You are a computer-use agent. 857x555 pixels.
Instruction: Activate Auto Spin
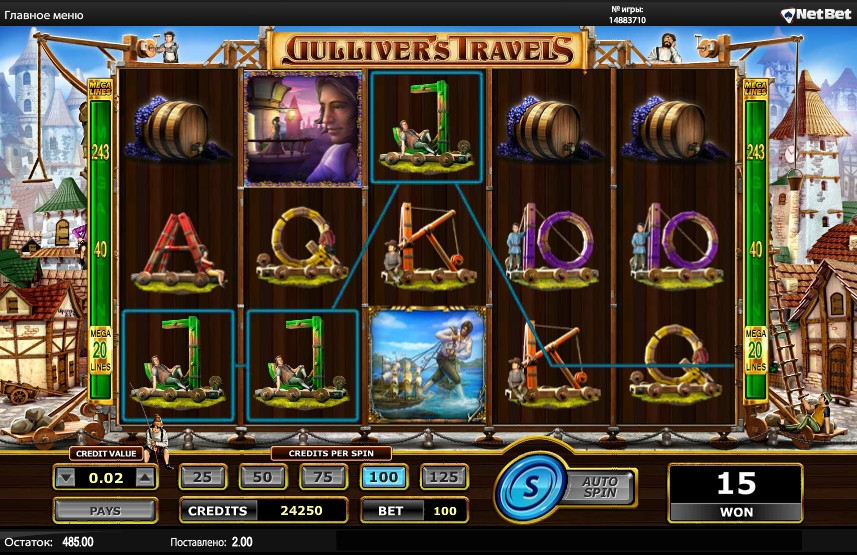(601, 487)
